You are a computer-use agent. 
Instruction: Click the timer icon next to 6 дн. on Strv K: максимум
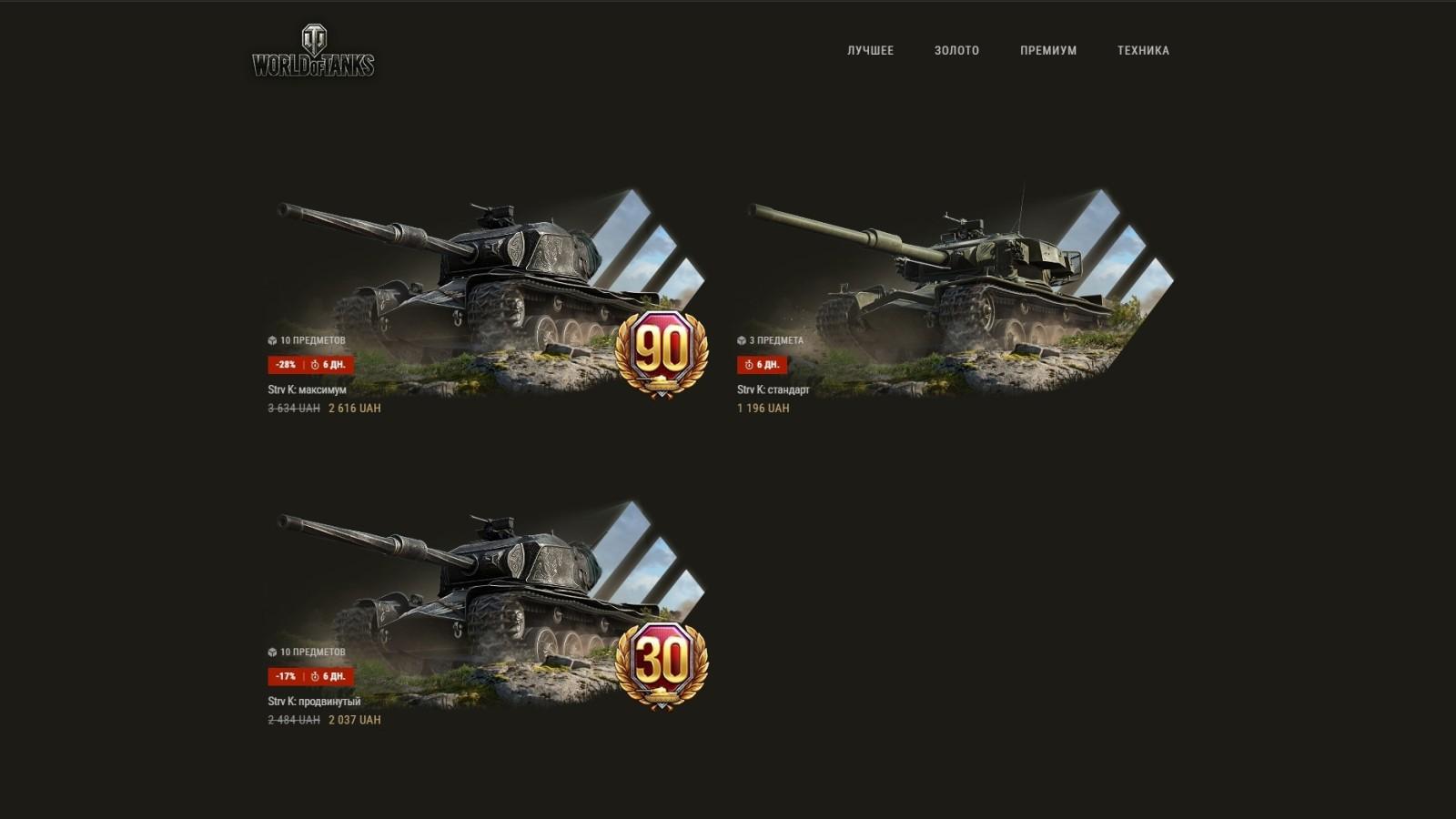pyautogui.click(x=314, y=364)
